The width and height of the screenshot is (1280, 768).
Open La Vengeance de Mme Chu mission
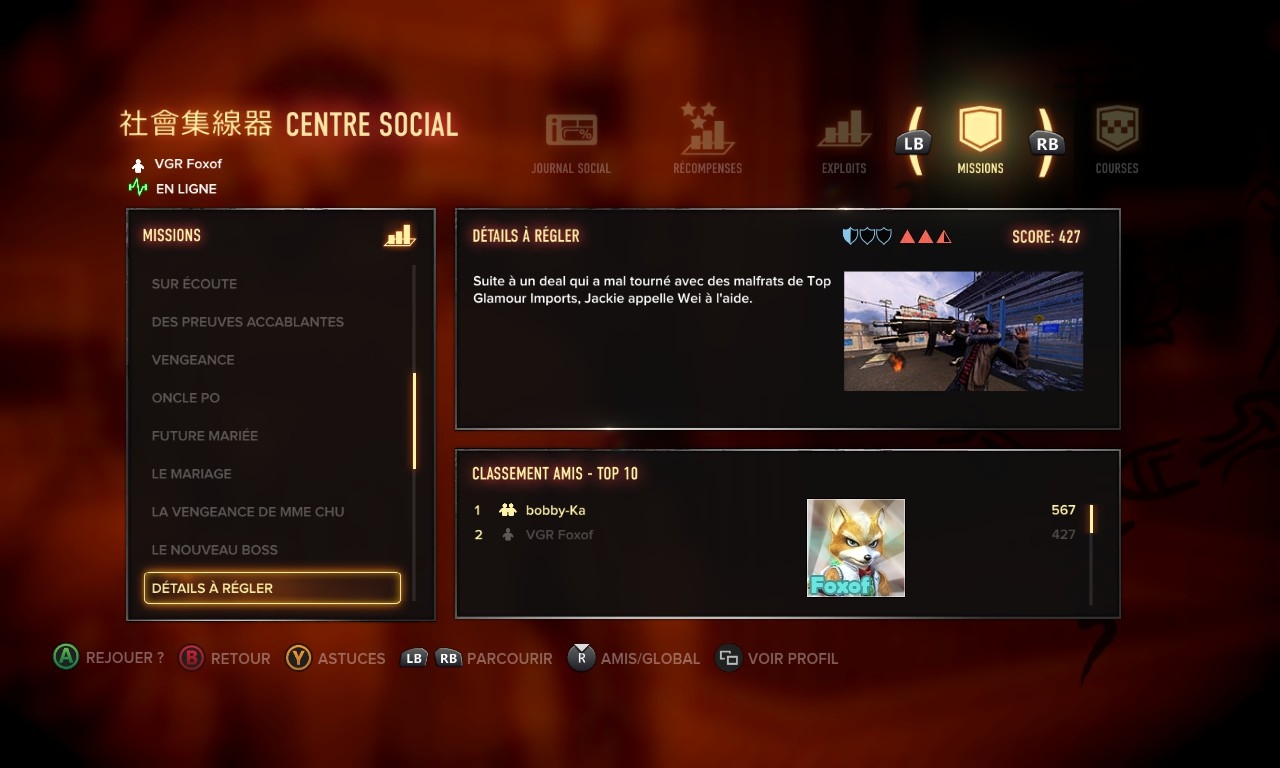248,512
